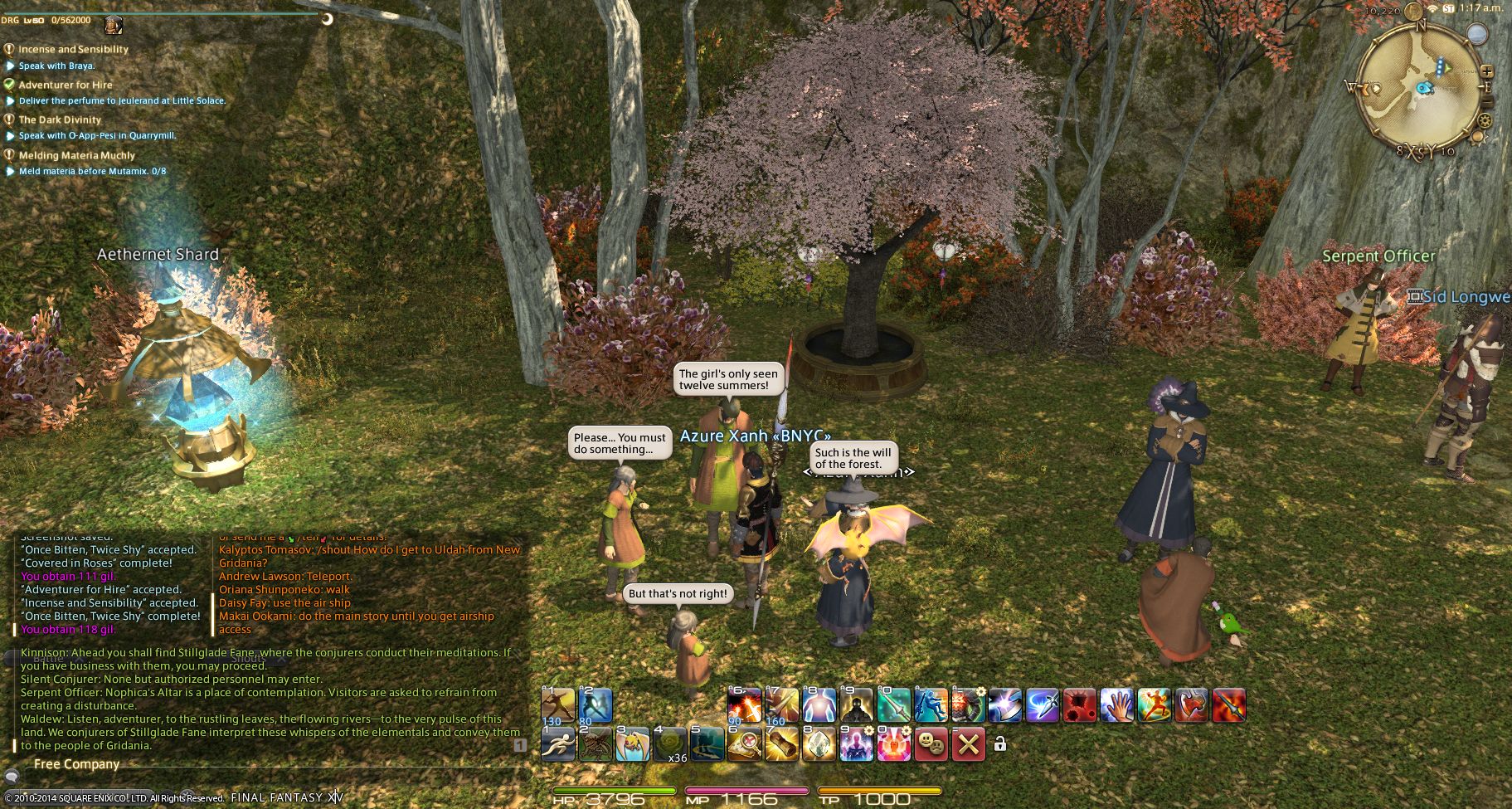Use the cabbage item slot showing x36
Screen dimensions: 1512x809
[669, 745]
